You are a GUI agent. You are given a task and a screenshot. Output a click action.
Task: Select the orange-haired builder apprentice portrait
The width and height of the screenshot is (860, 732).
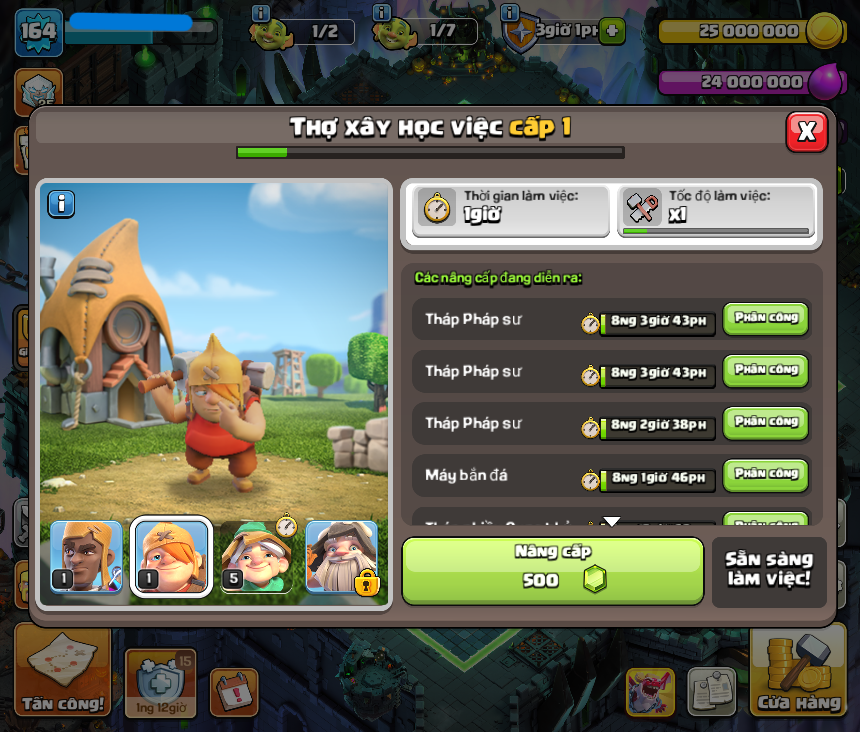tap(172, 557)
